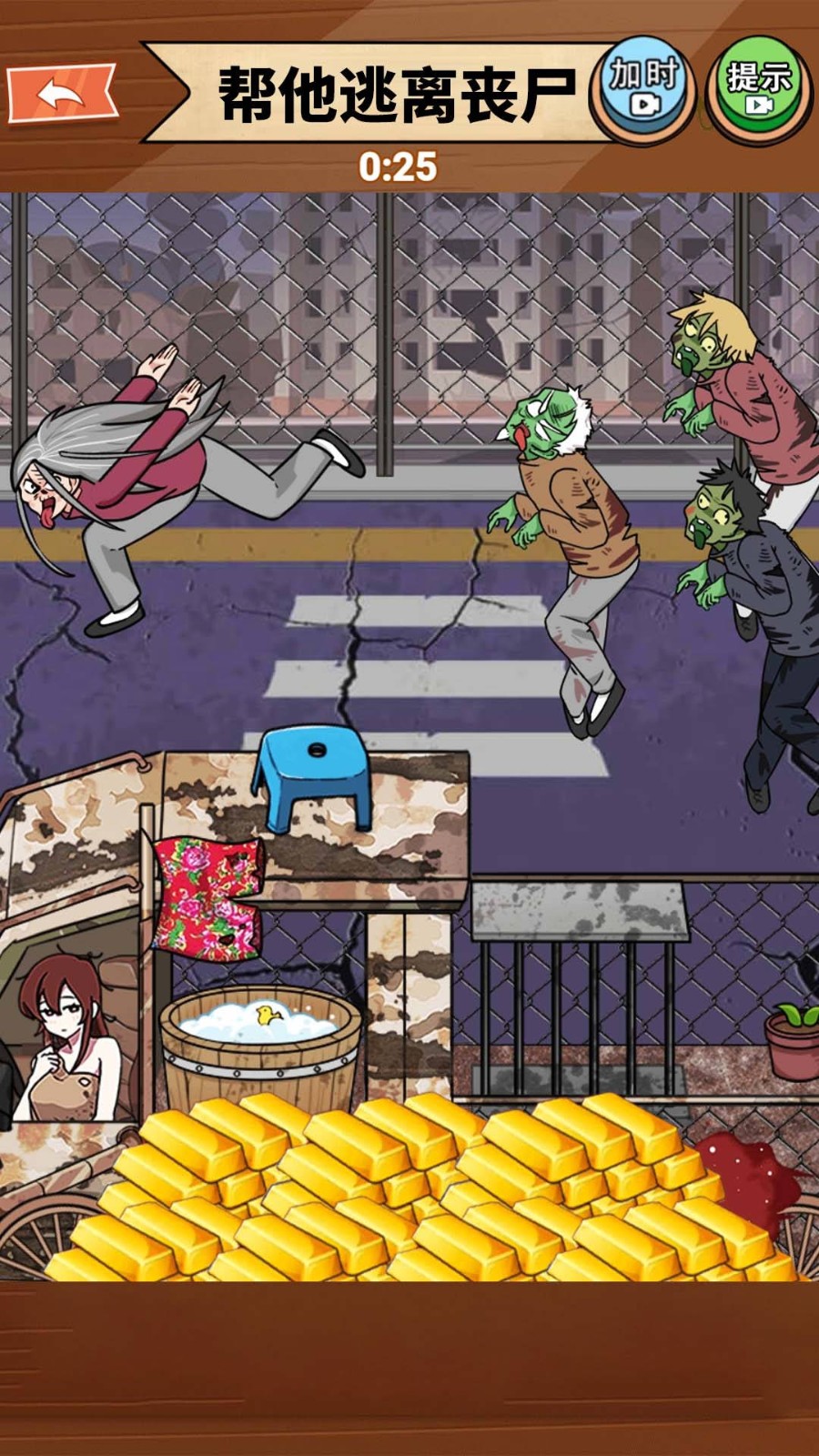Go back with the orange arrow button
The image size is (819, 1456).
(62, 92)
